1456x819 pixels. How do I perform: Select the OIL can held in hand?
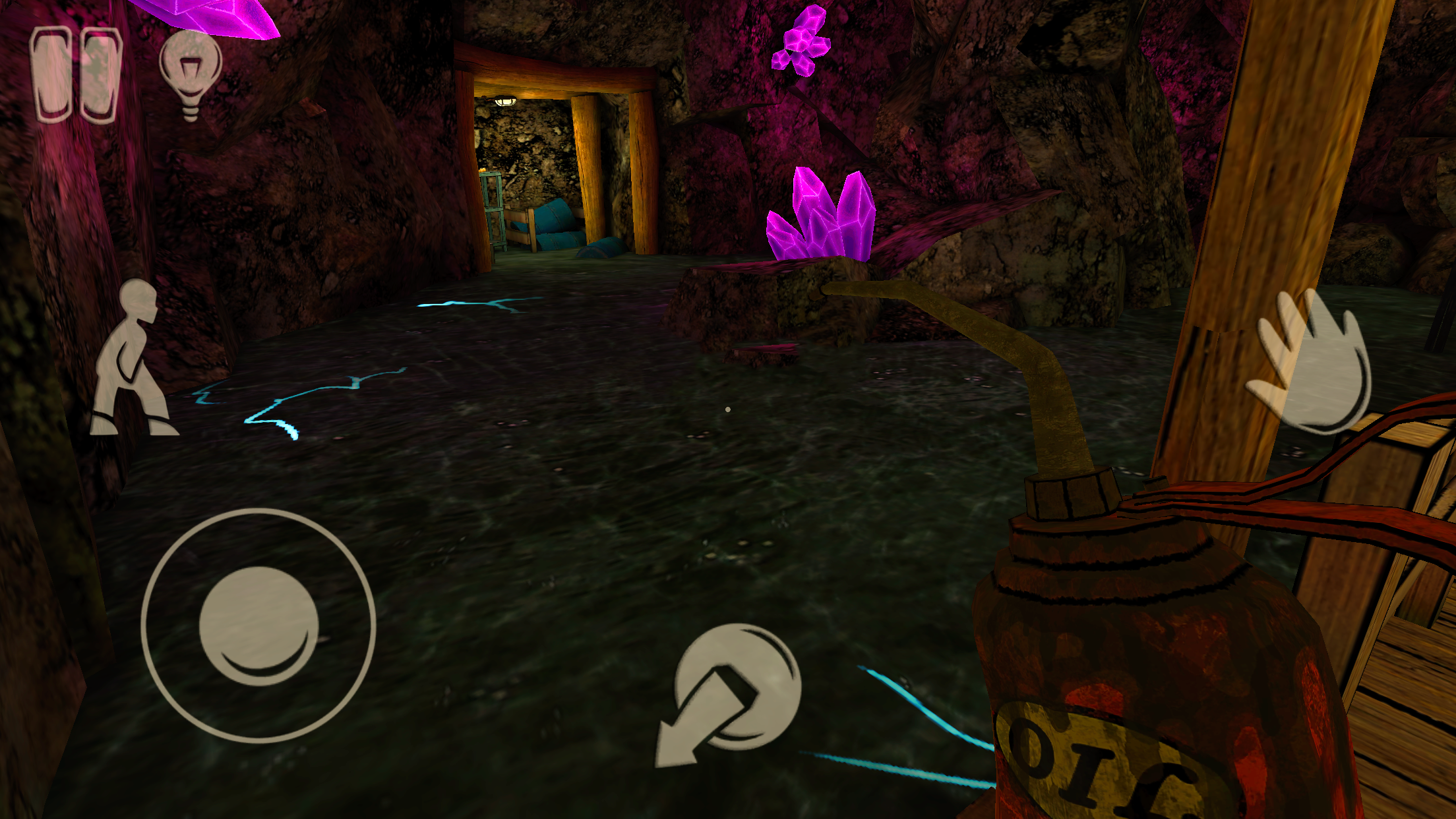pos(1121,659)
